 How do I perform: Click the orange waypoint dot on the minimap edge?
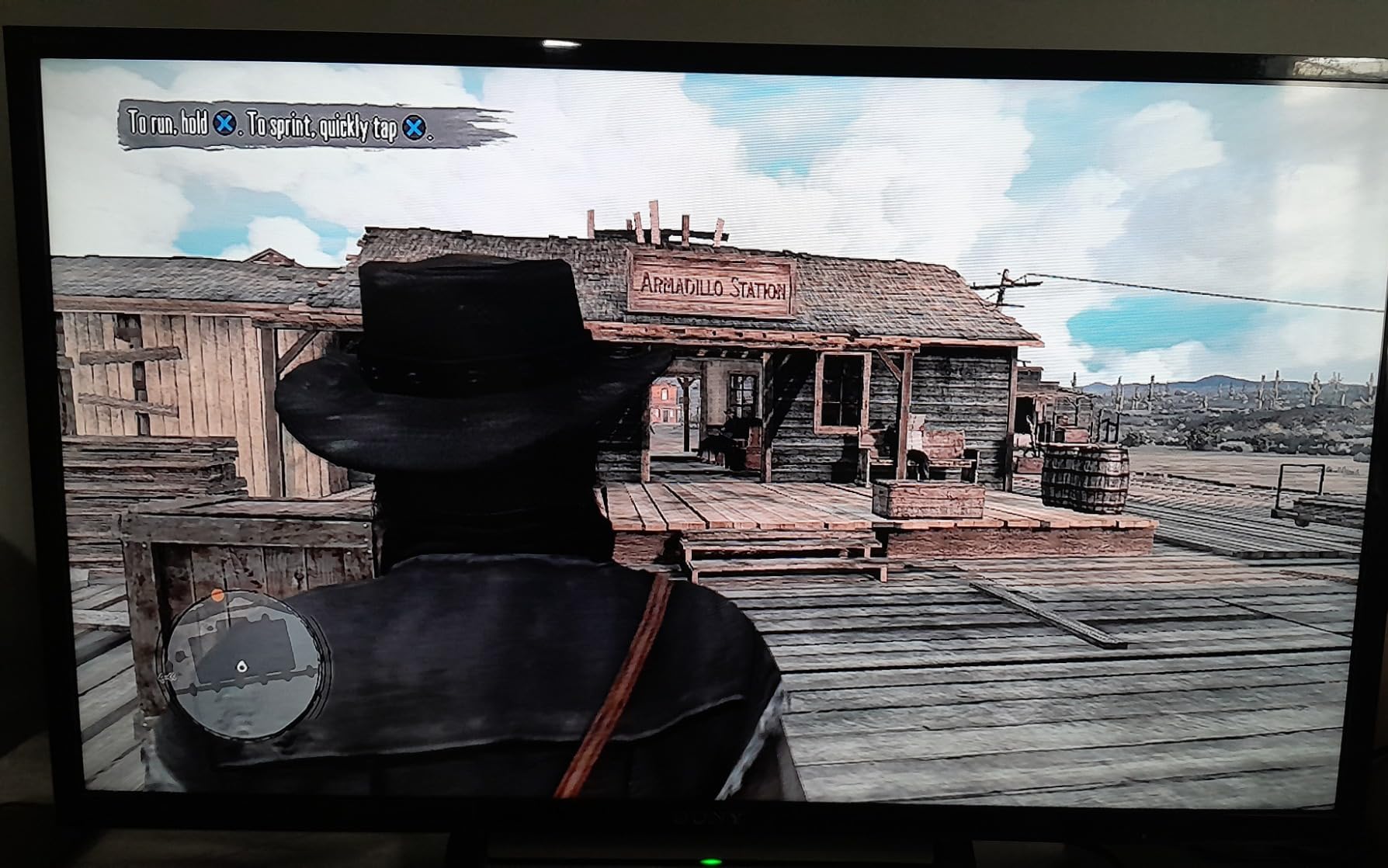217,595
